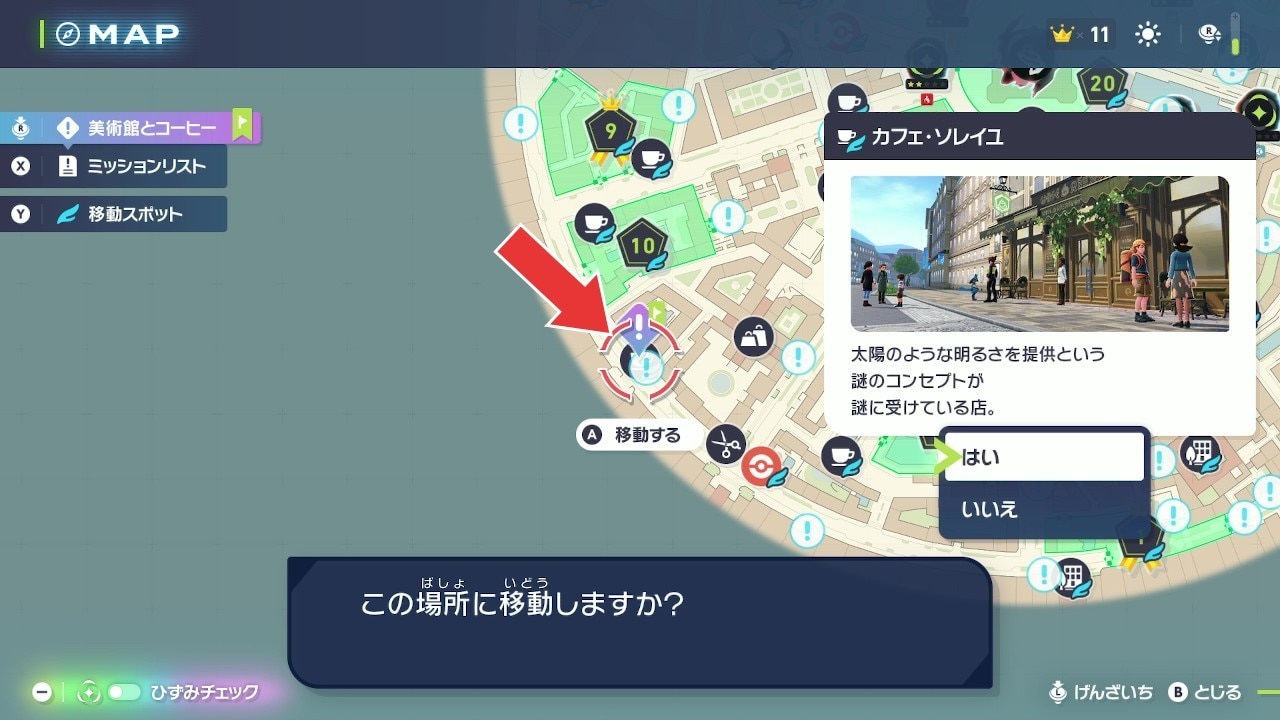1280x720 pixels.
Task: Jump to current location with げんざいち
Action: click(1101, 692)
